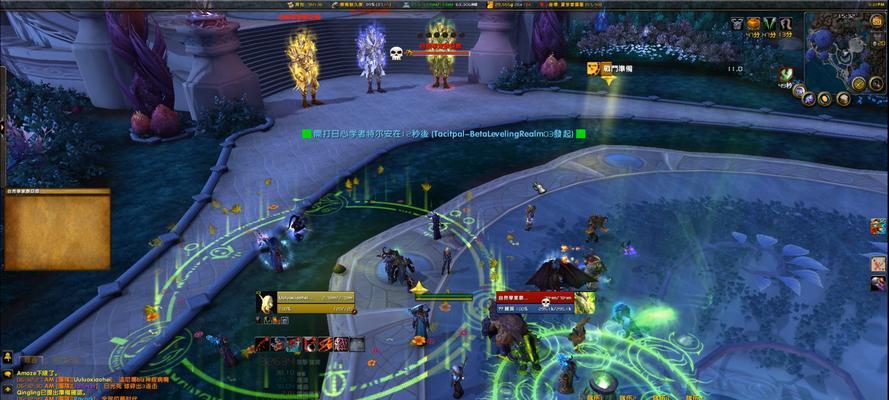Screen dimensions: 889x400
Task: Click the character portrait icon on right edge
Action: (x=877, y=226)
